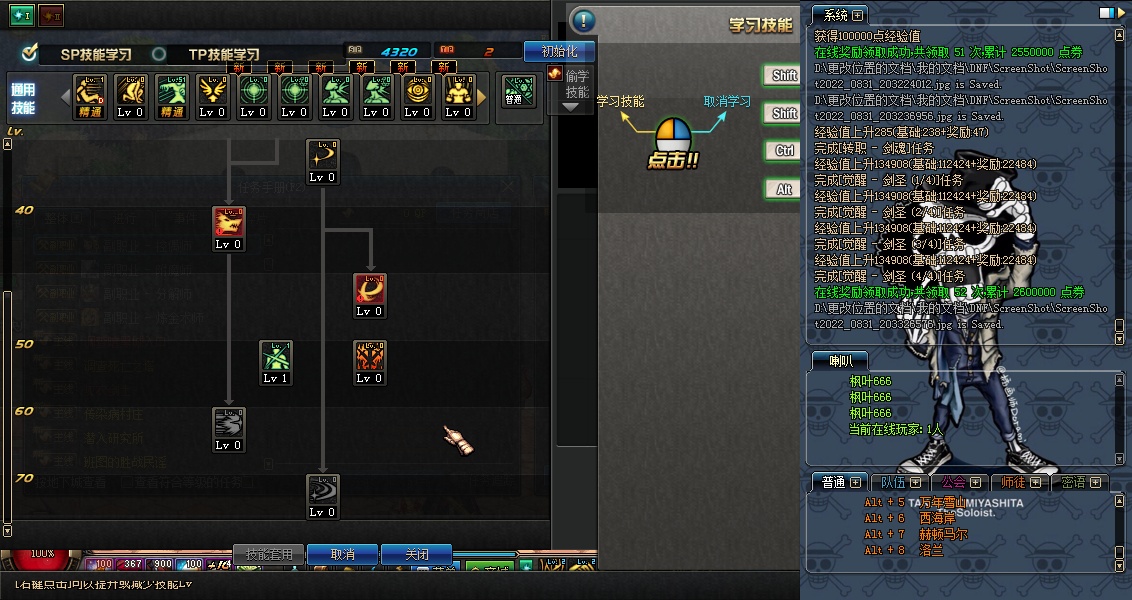Image resolution: width=1132 pixels, height=600 pixels.
Task: Open the blue exclamation help icon
Action: (583, 21)
